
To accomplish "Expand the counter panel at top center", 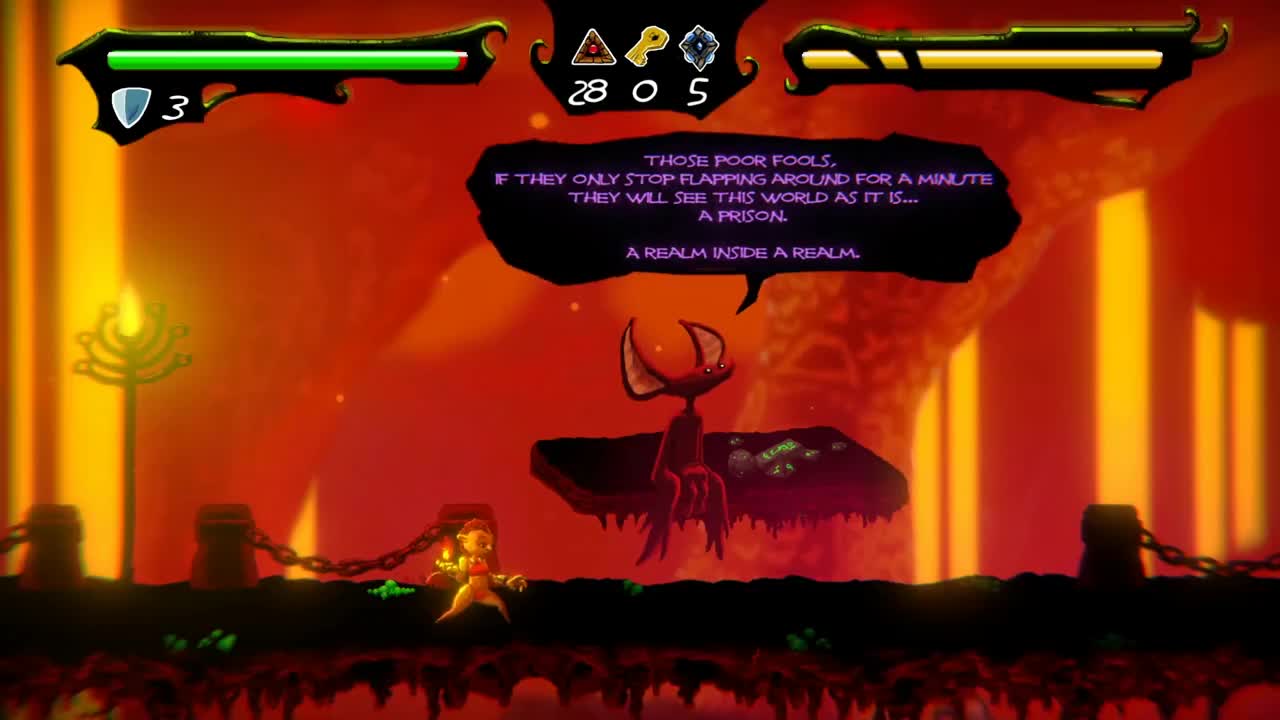I will tap(640, 60).
